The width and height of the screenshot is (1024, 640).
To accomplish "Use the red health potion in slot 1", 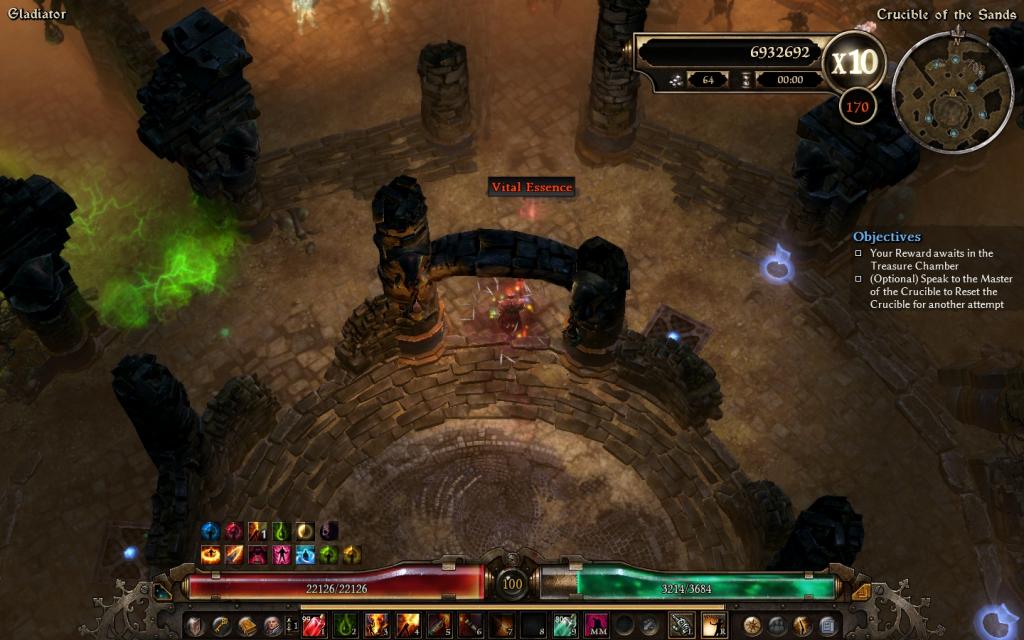I will click(x=314, y=626).
